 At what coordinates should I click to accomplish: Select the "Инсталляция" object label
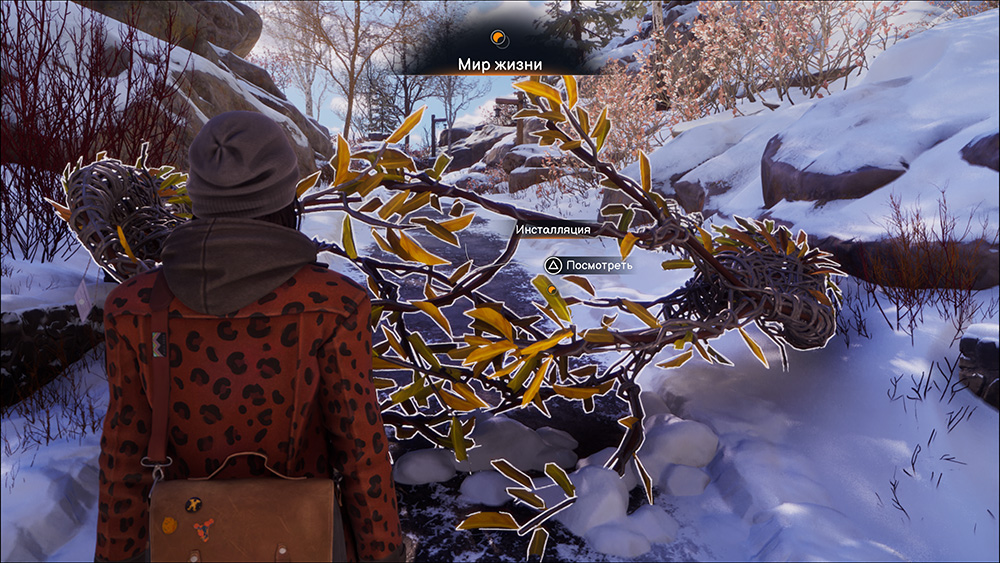(553, 229)
